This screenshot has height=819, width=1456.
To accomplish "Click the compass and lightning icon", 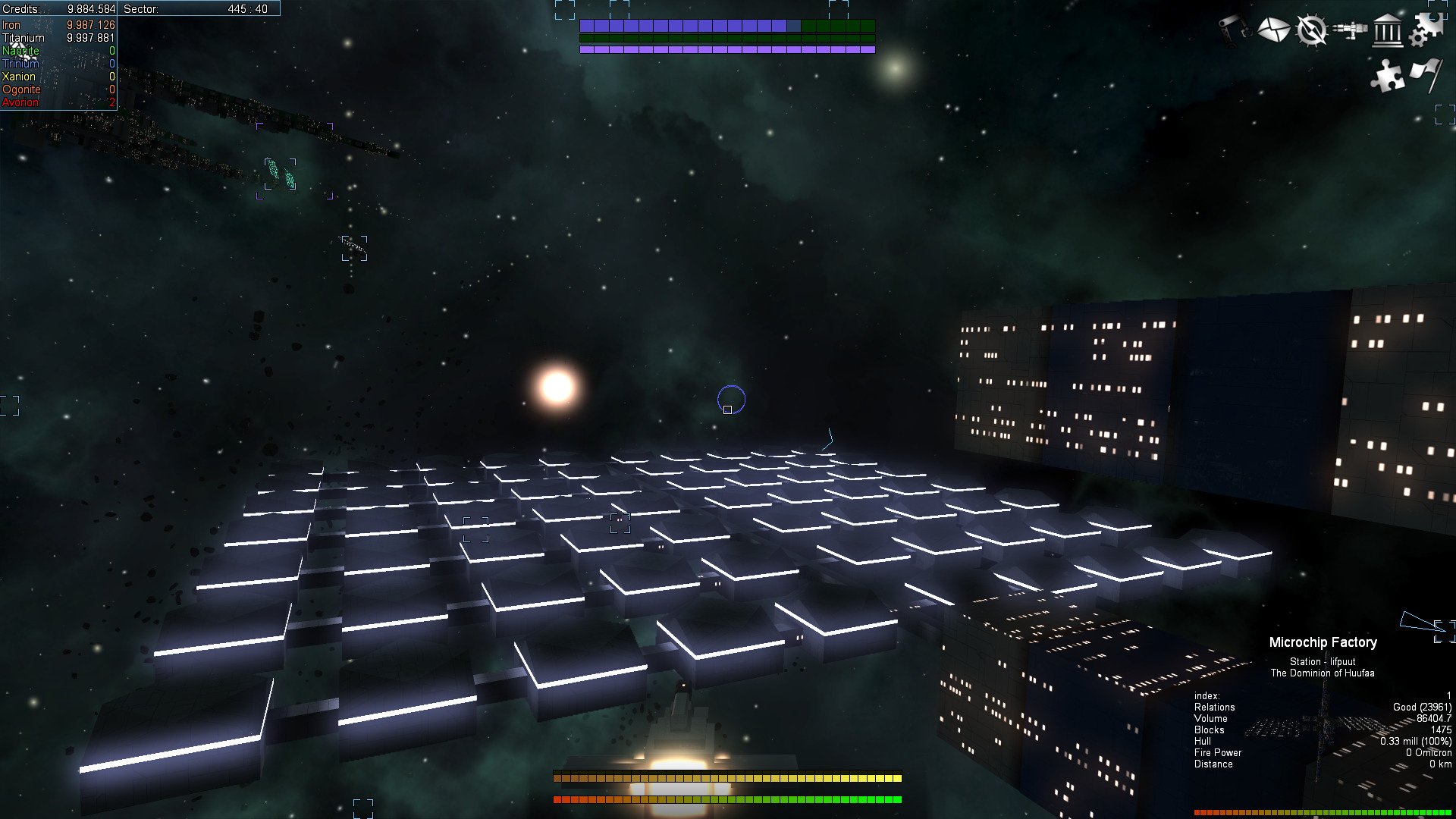I will 1311,30.
